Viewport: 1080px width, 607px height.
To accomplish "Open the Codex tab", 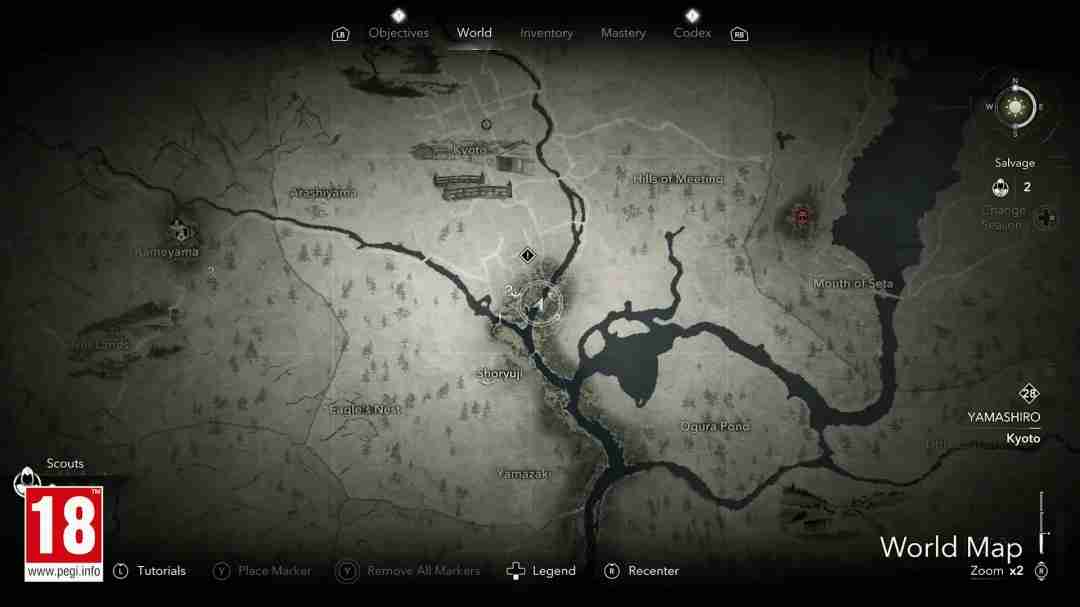I will click(692, 33).
